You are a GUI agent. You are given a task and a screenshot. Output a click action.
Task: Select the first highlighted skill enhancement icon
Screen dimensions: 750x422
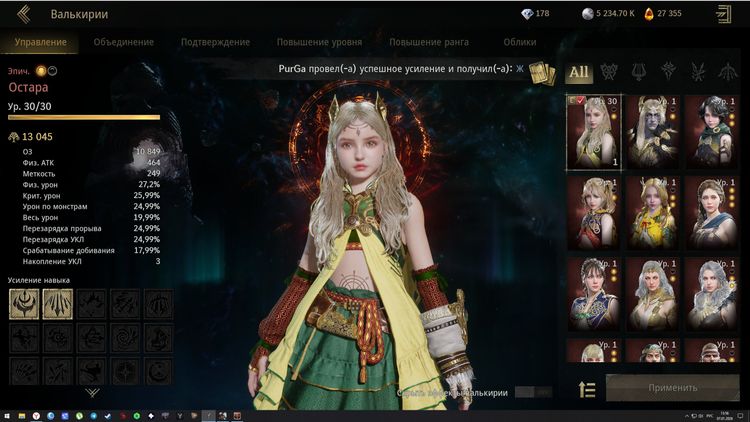[x=24, y=304]
